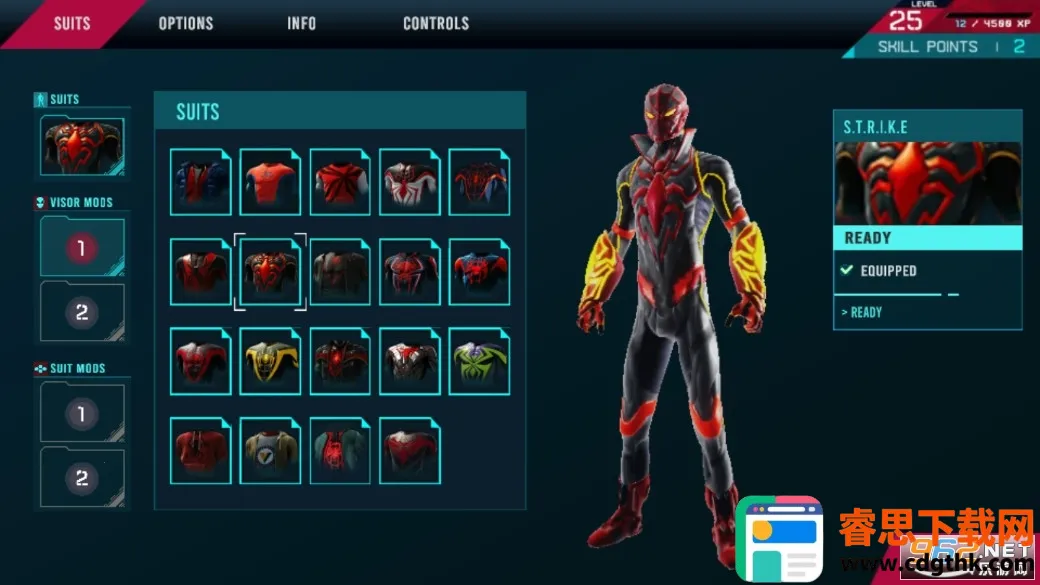Select the plain red hoodie suit
1040x585 pixels.
click(200, 451)
